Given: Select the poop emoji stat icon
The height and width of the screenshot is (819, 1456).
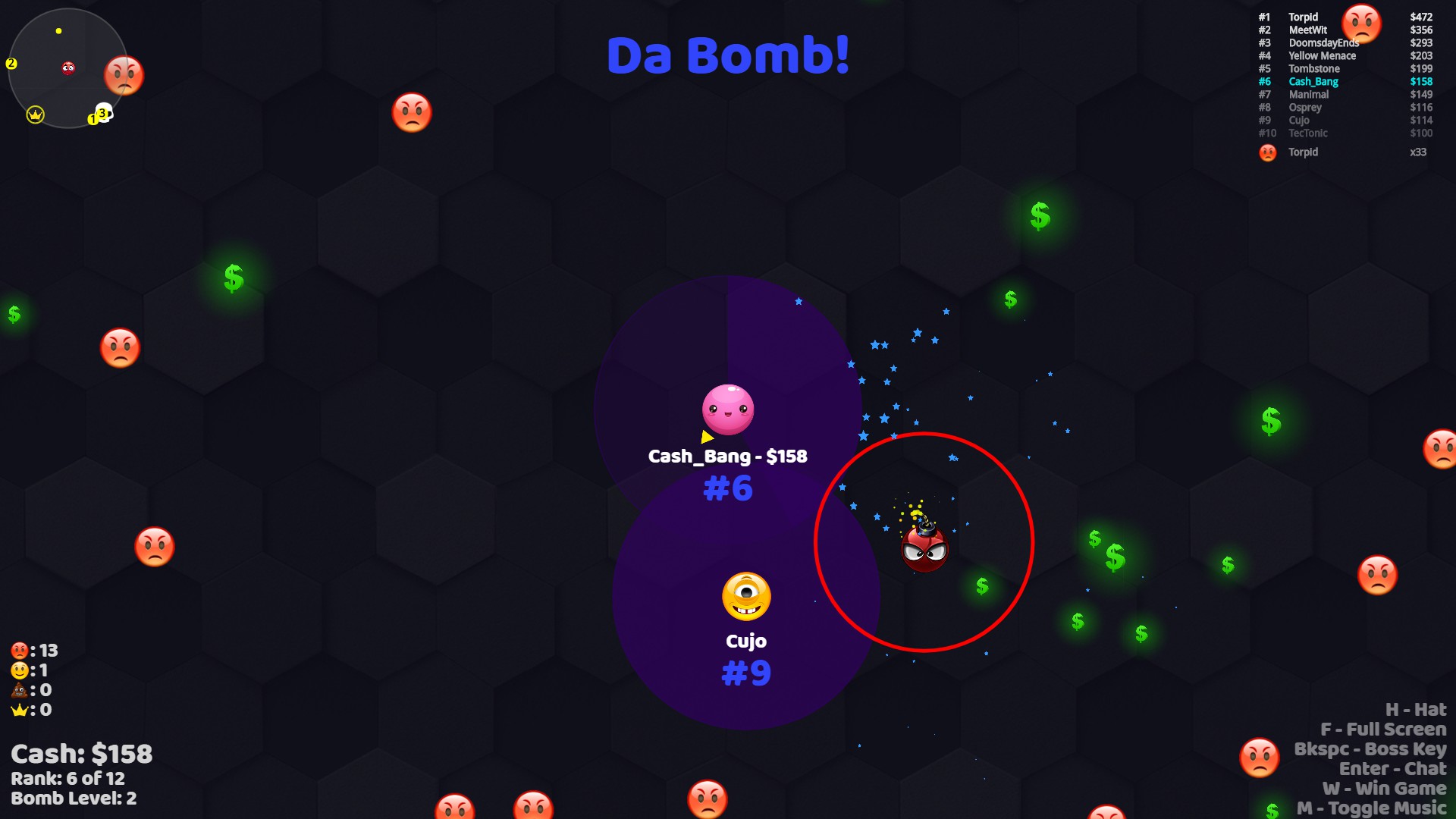Looking at the screenshot, I should point(20,690).
